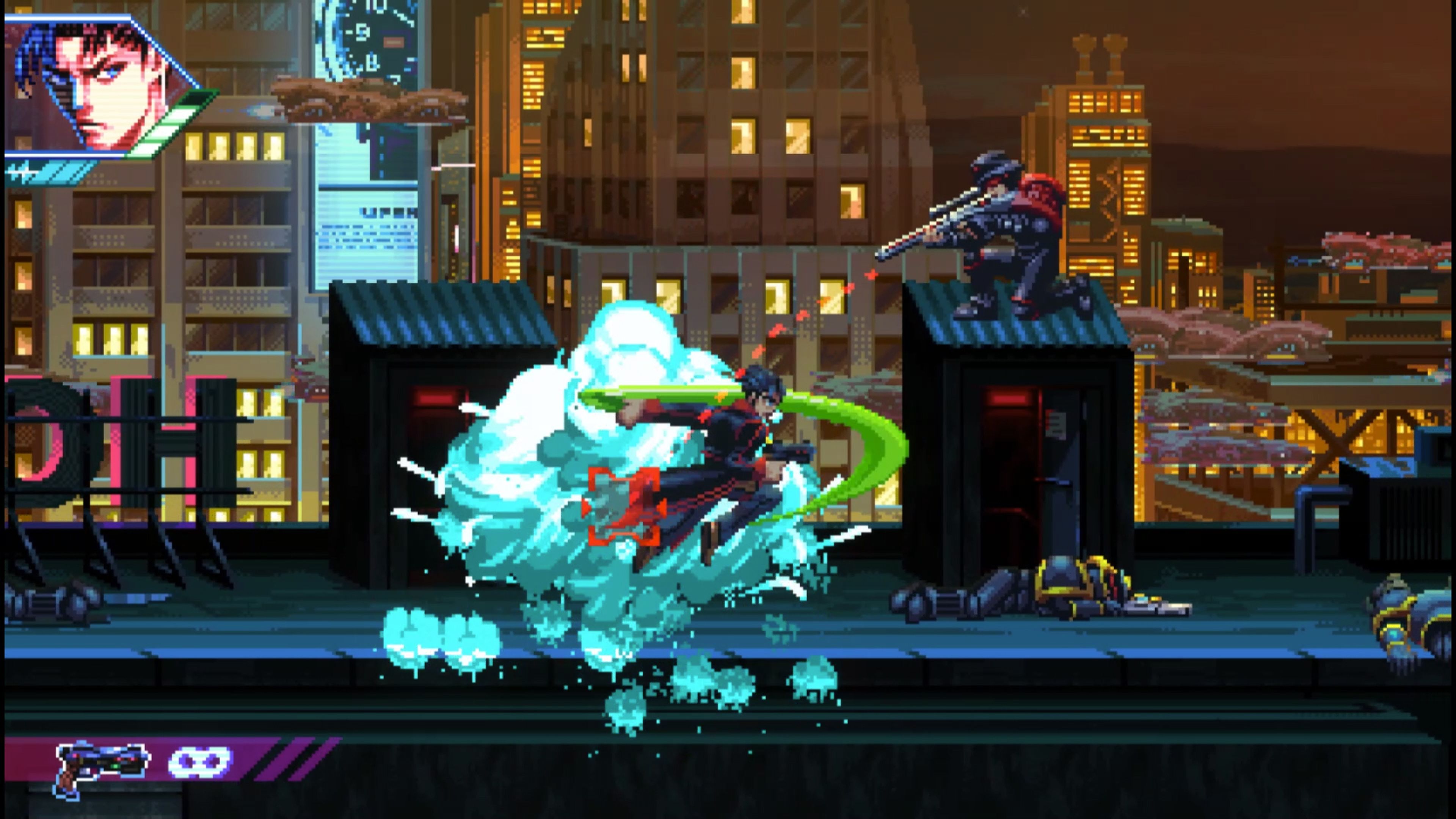Screen dimensions: 1456x819
Task: Click the character portrait in the top-left HUD
Action: (96, 79)
